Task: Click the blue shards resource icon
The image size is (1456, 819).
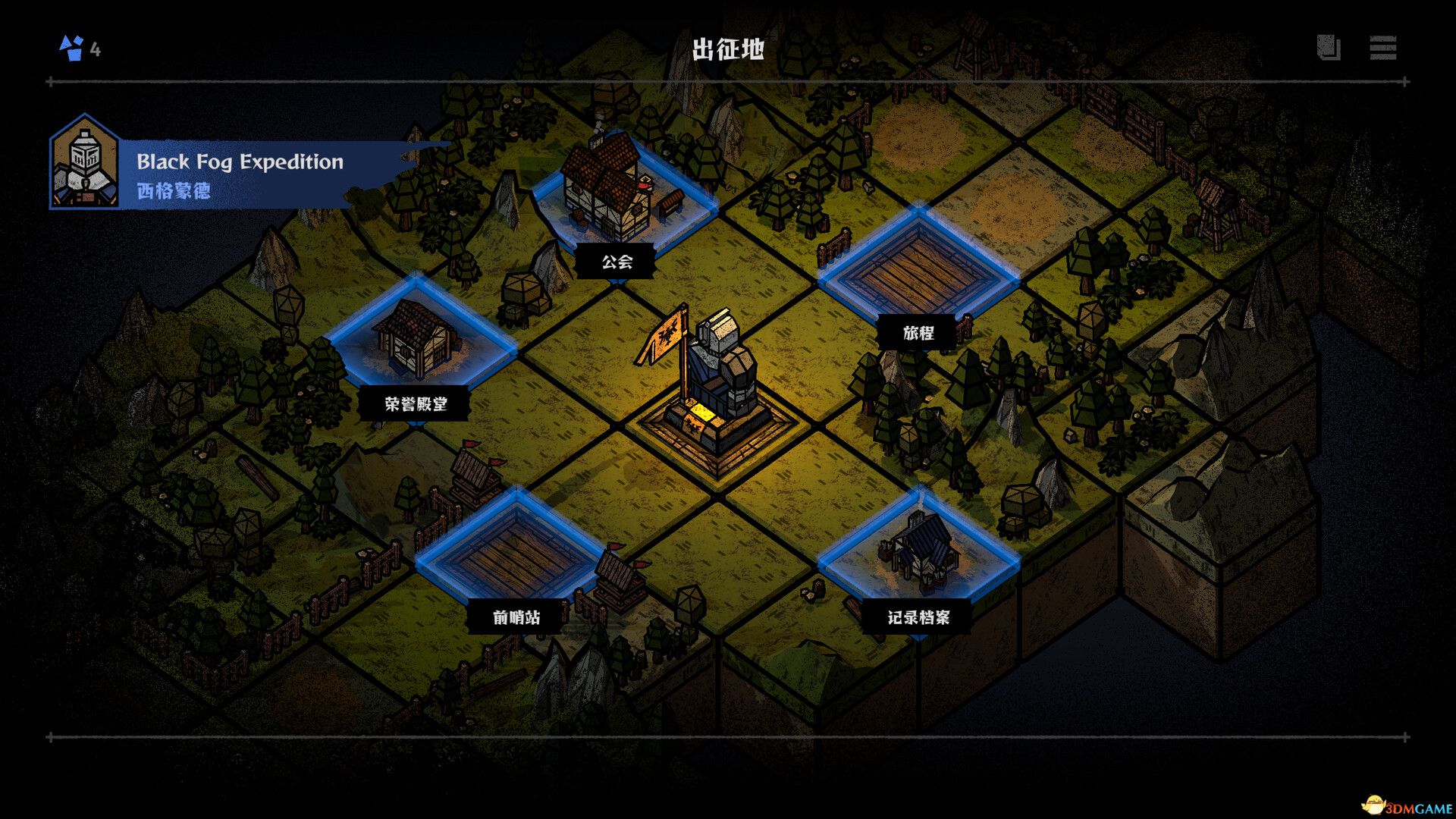Action: click(71, 48)
